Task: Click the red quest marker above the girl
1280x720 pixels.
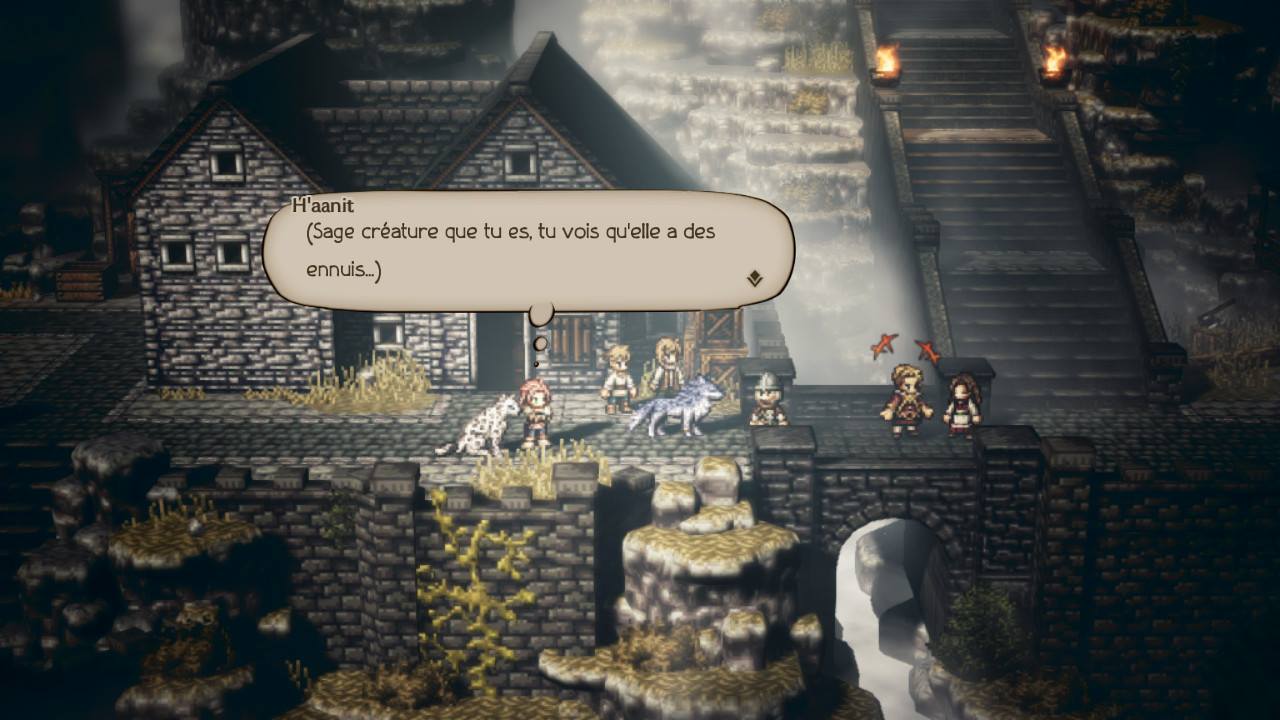Action: [x=927, y=349]
